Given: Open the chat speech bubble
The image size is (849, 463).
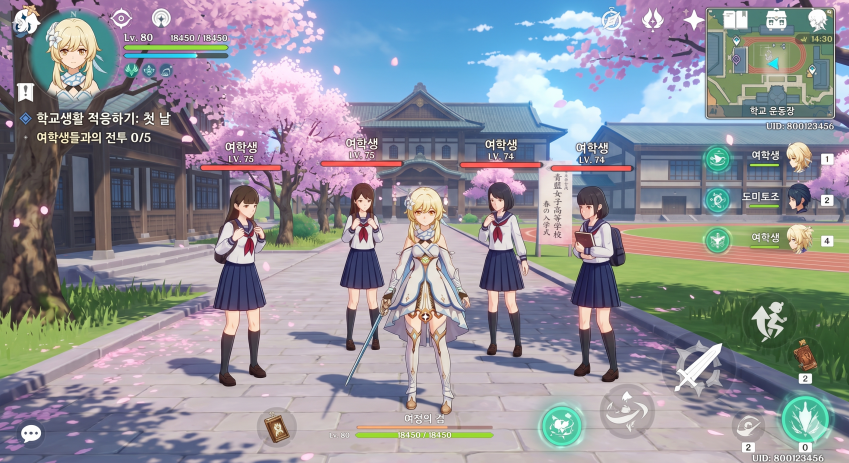Looking at the screenshot, I should 31,433.
